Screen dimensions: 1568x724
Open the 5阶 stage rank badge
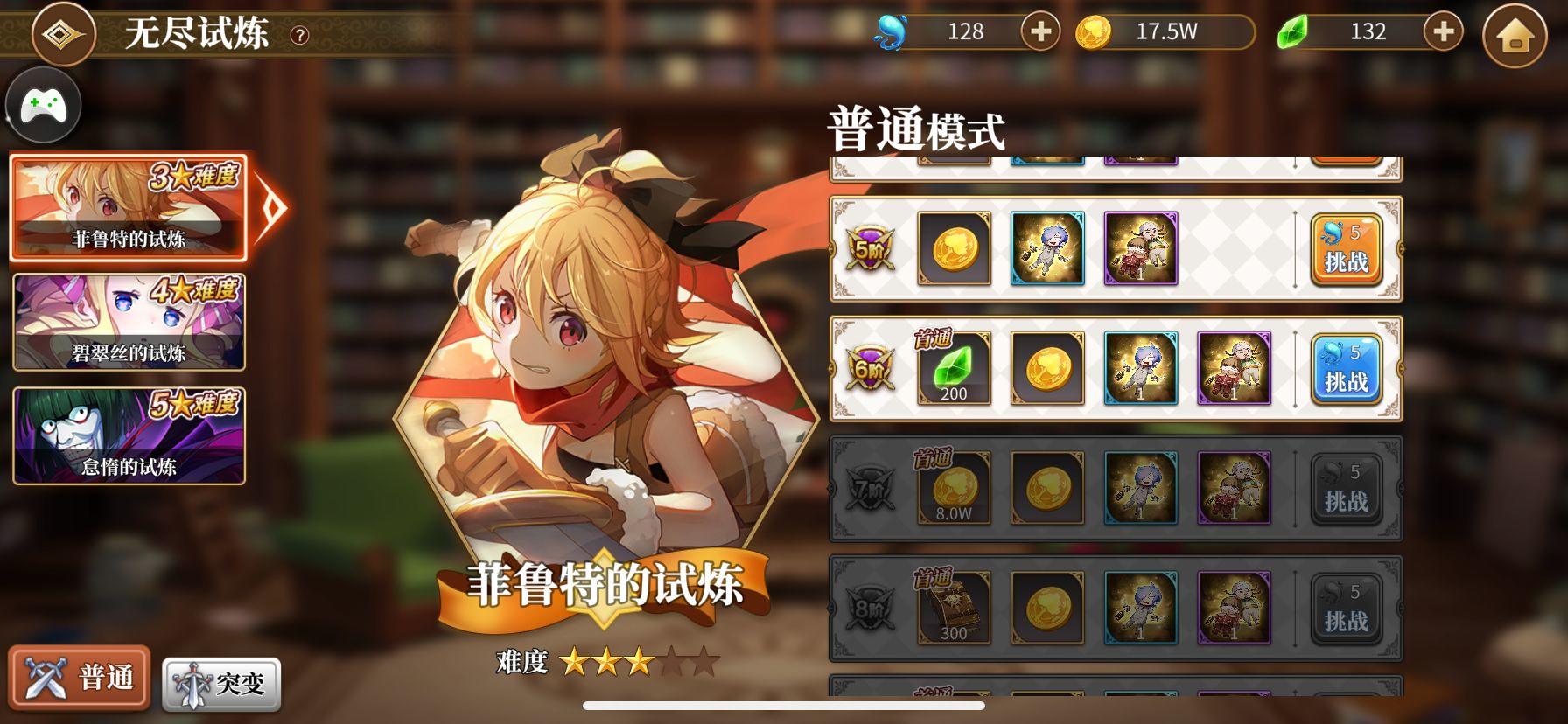(870, 249)
